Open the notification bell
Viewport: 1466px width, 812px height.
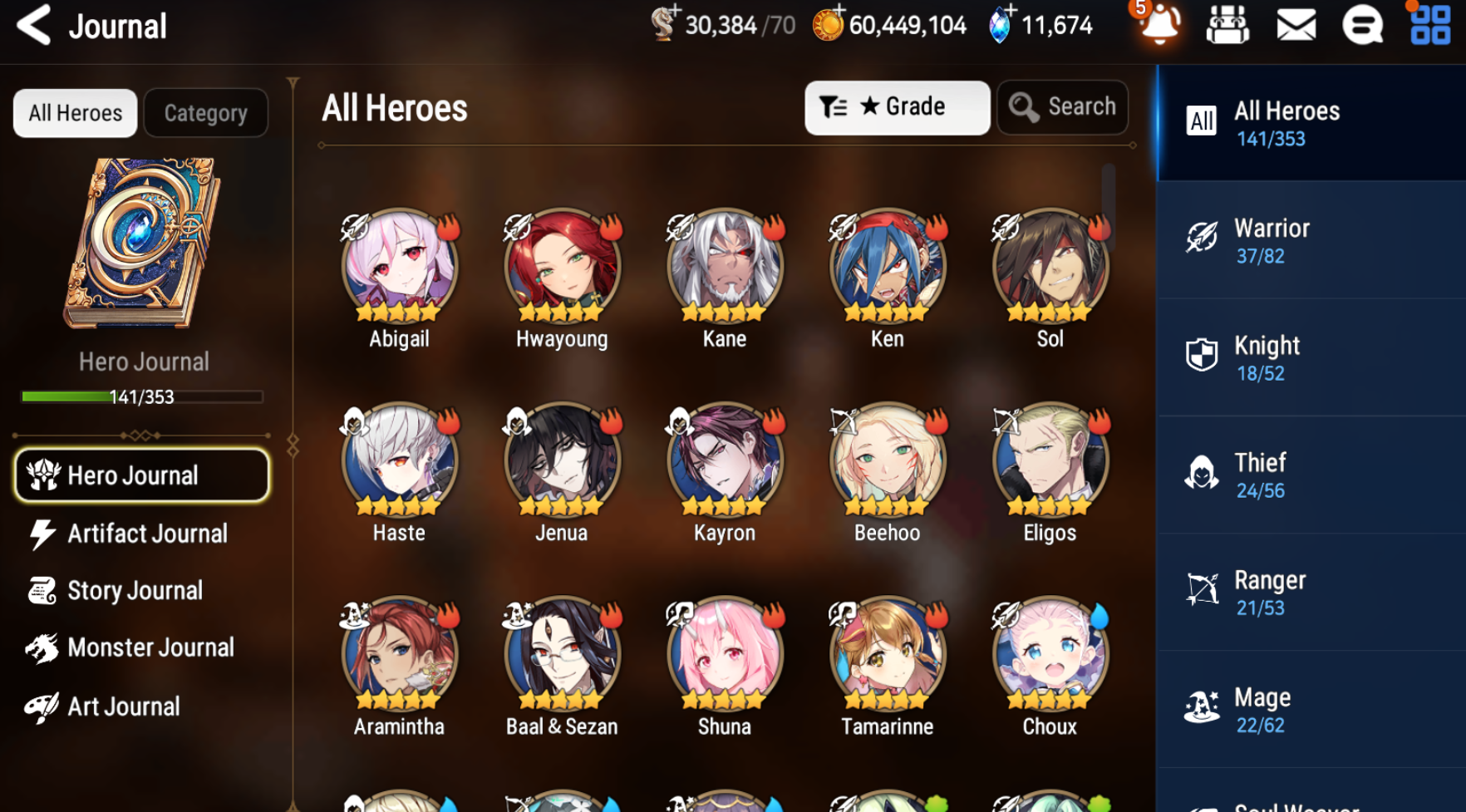point(1159,25)
